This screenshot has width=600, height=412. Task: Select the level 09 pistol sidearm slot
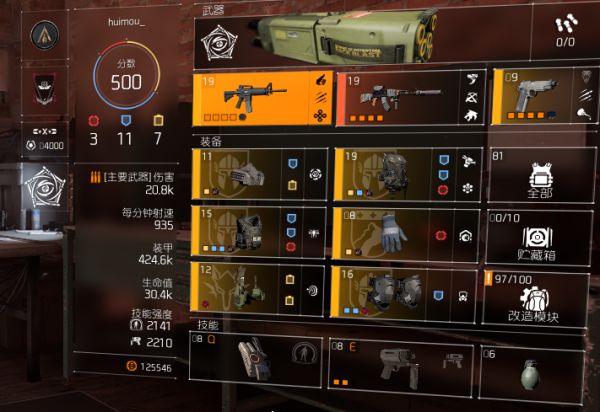pos(538,100)
